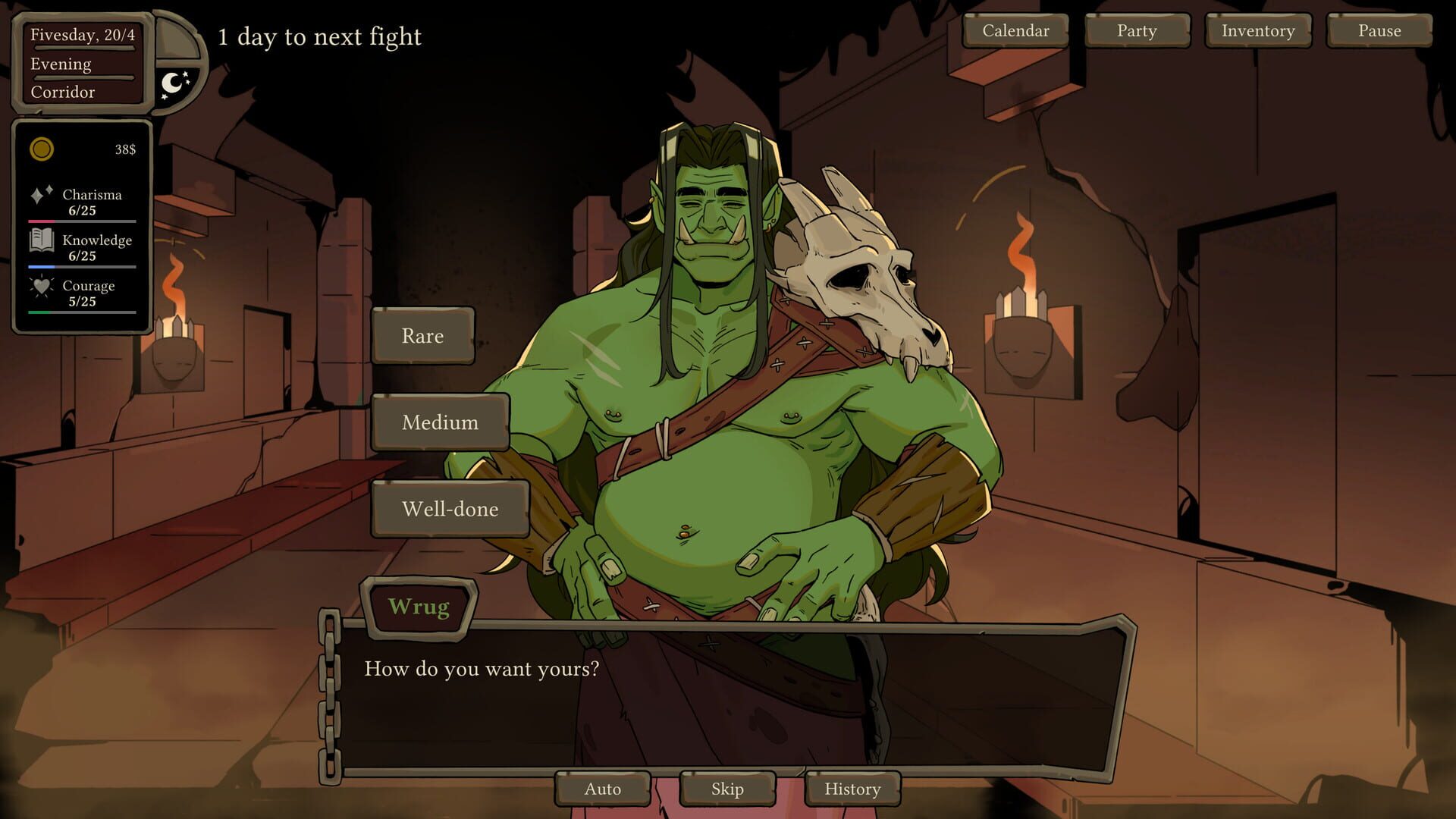Open the Party screen
This screenshot has height=819, width=1456.
[x=1135, y=31]
